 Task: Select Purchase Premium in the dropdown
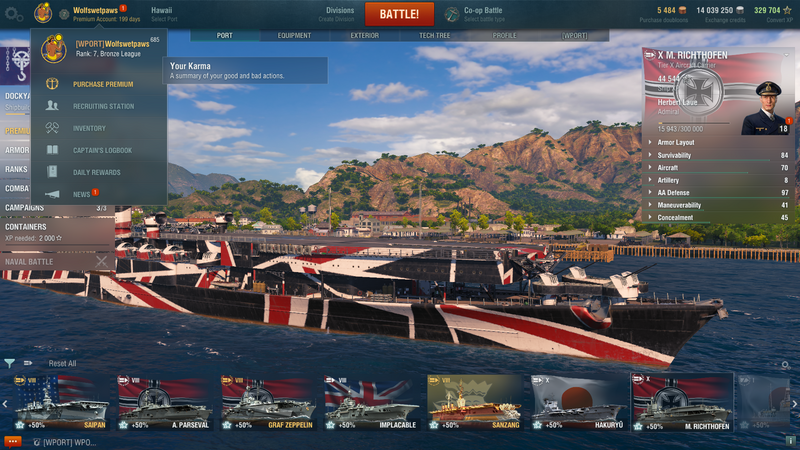102,84
